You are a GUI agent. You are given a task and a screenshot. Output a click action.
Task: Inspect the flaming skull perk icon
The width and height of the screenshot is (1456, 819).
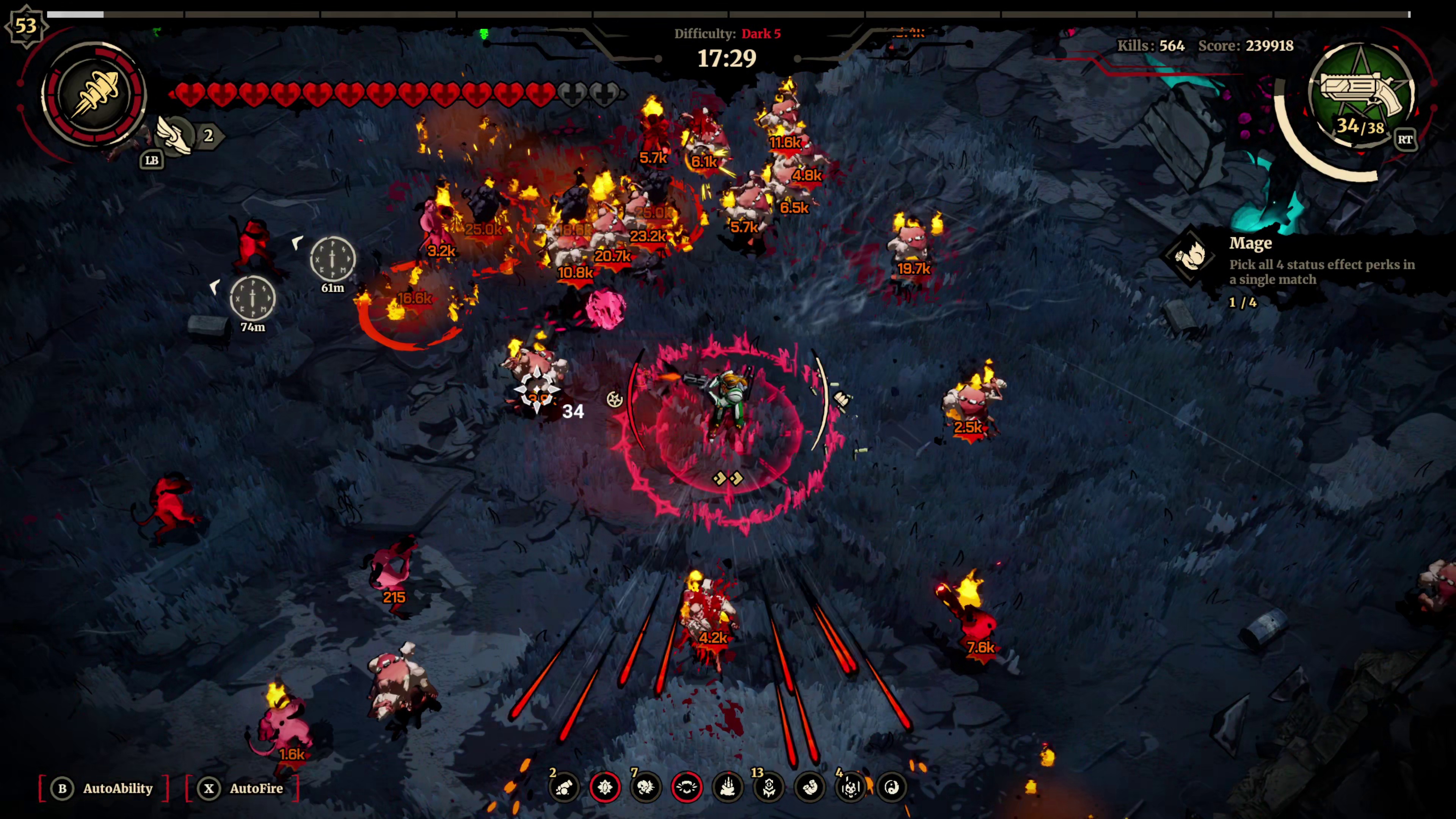(645, 787)
